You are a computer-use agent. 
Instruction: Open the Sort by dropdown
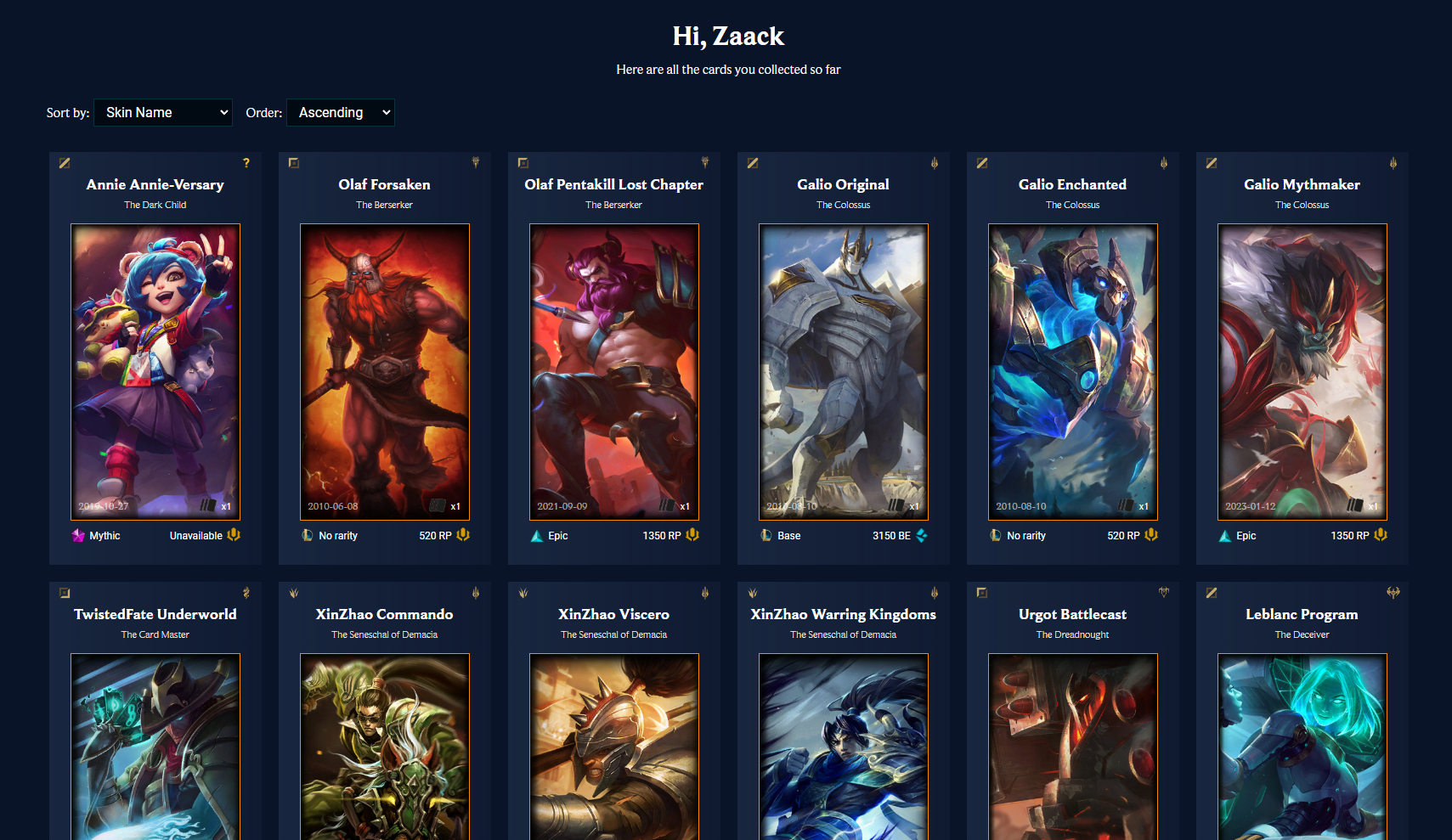[x=162, y=112]
